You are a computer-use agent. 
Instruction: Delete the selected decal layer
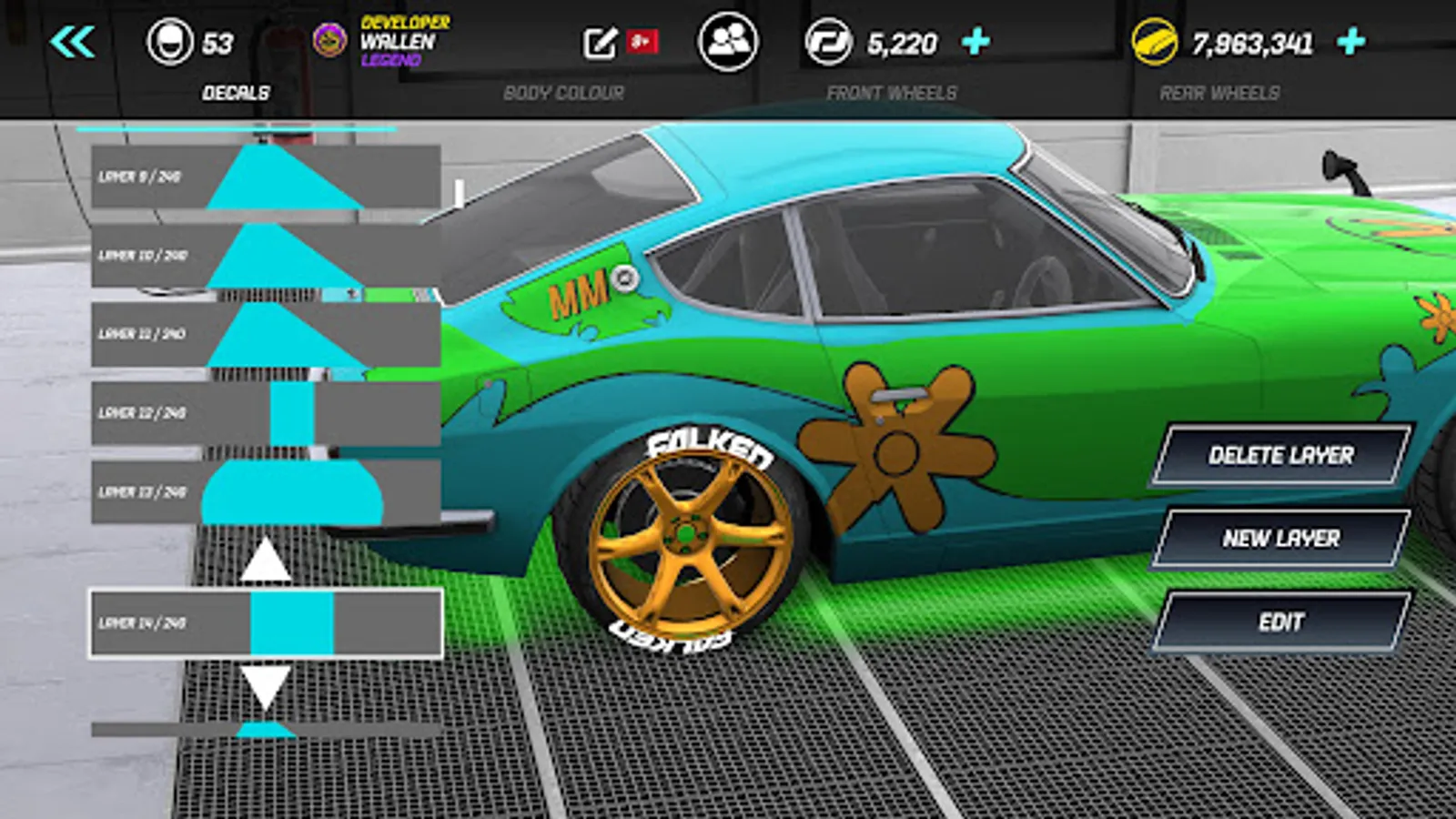coord(1280,455)
